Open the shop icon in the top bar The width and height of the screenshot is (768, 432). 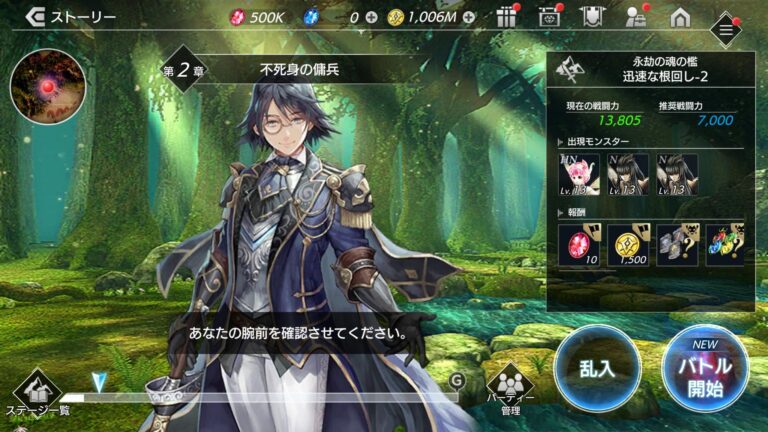point(548,17)
